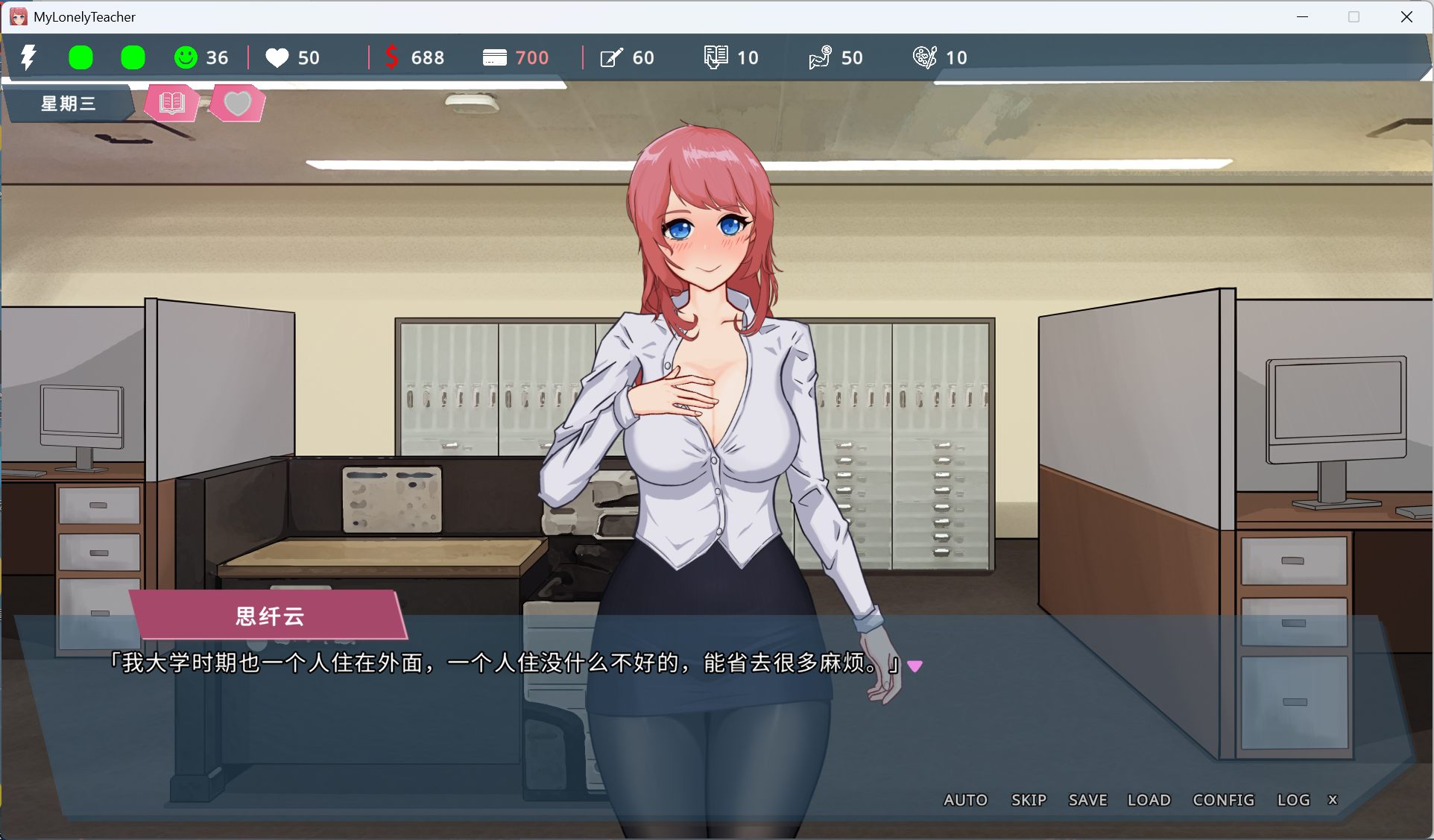
Task: Click SAVE to save the game
Action: [1087, 800]
